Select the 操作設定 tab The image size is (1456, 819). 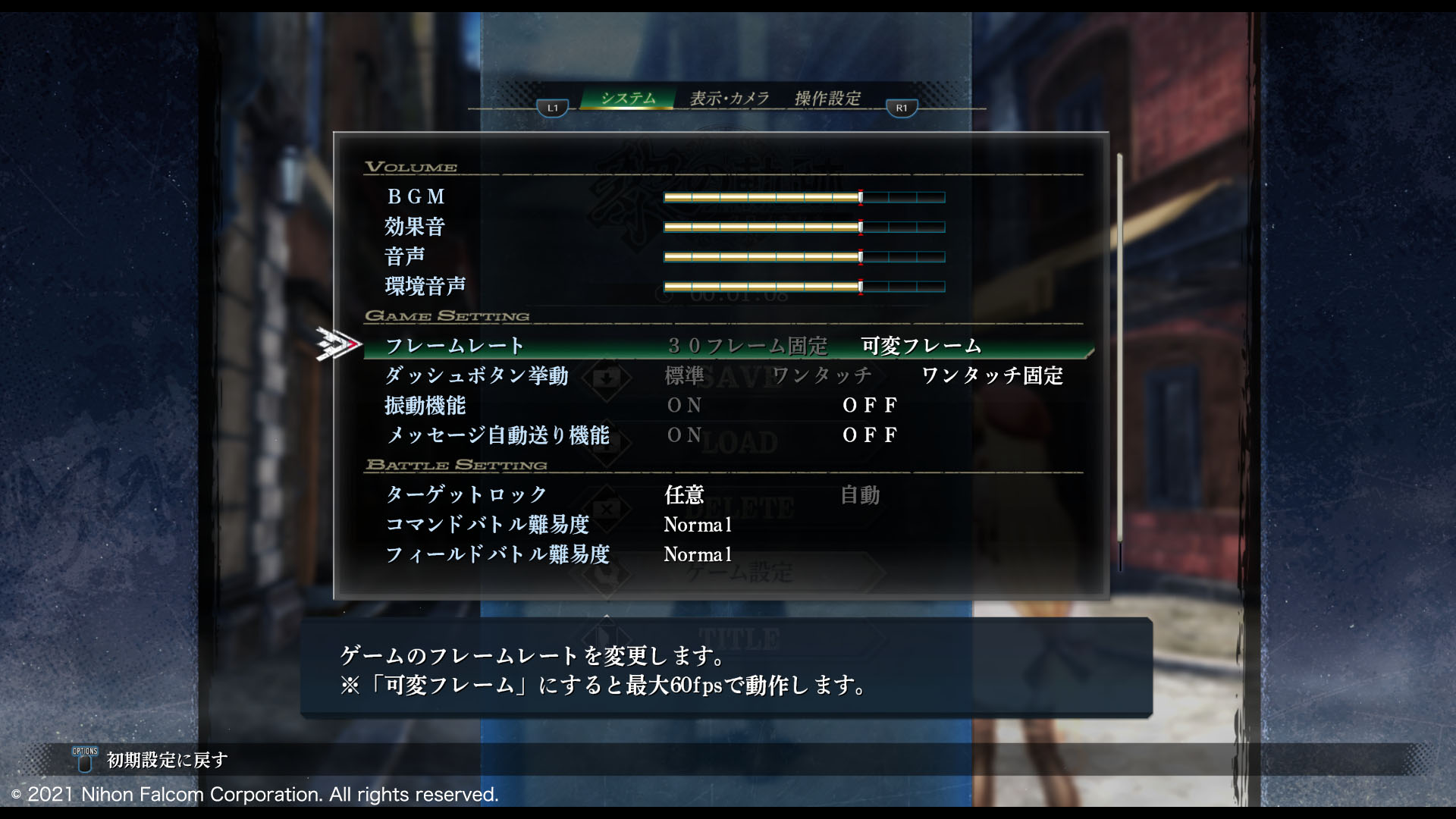coord(827,99)
